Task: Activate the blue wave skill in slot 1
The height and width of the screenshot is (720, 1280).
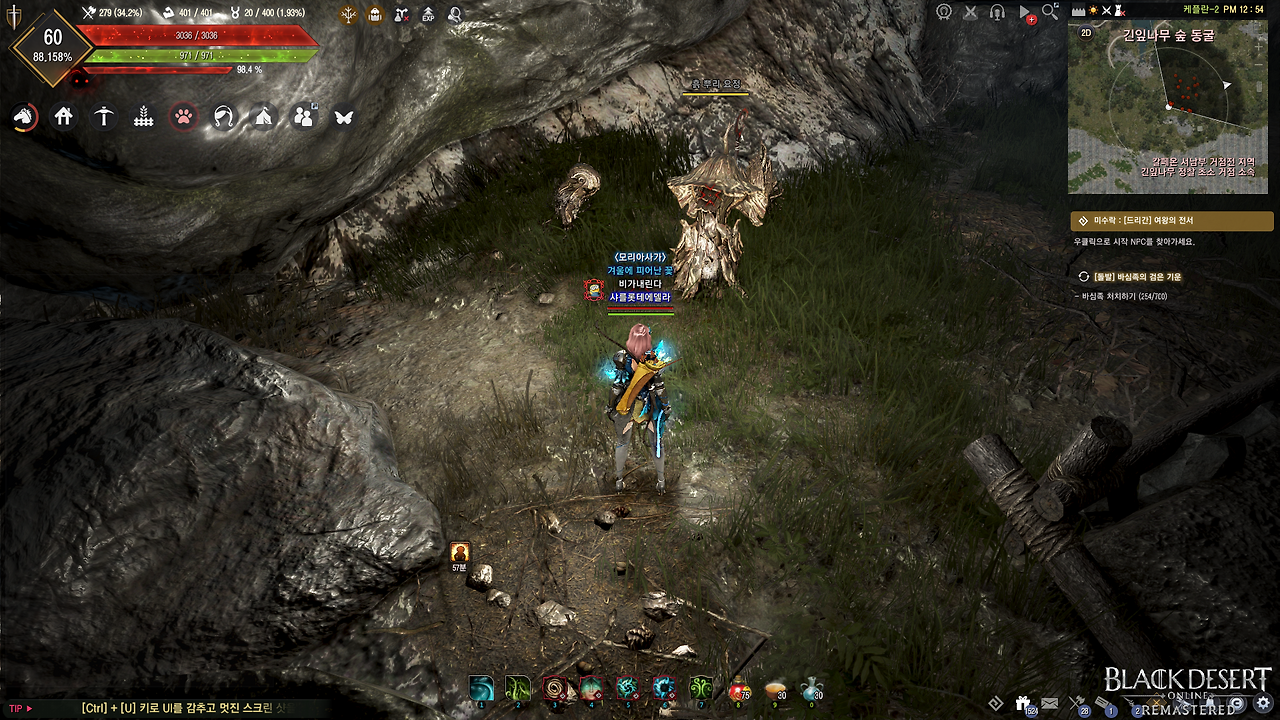Action: (x=482, y=688)
